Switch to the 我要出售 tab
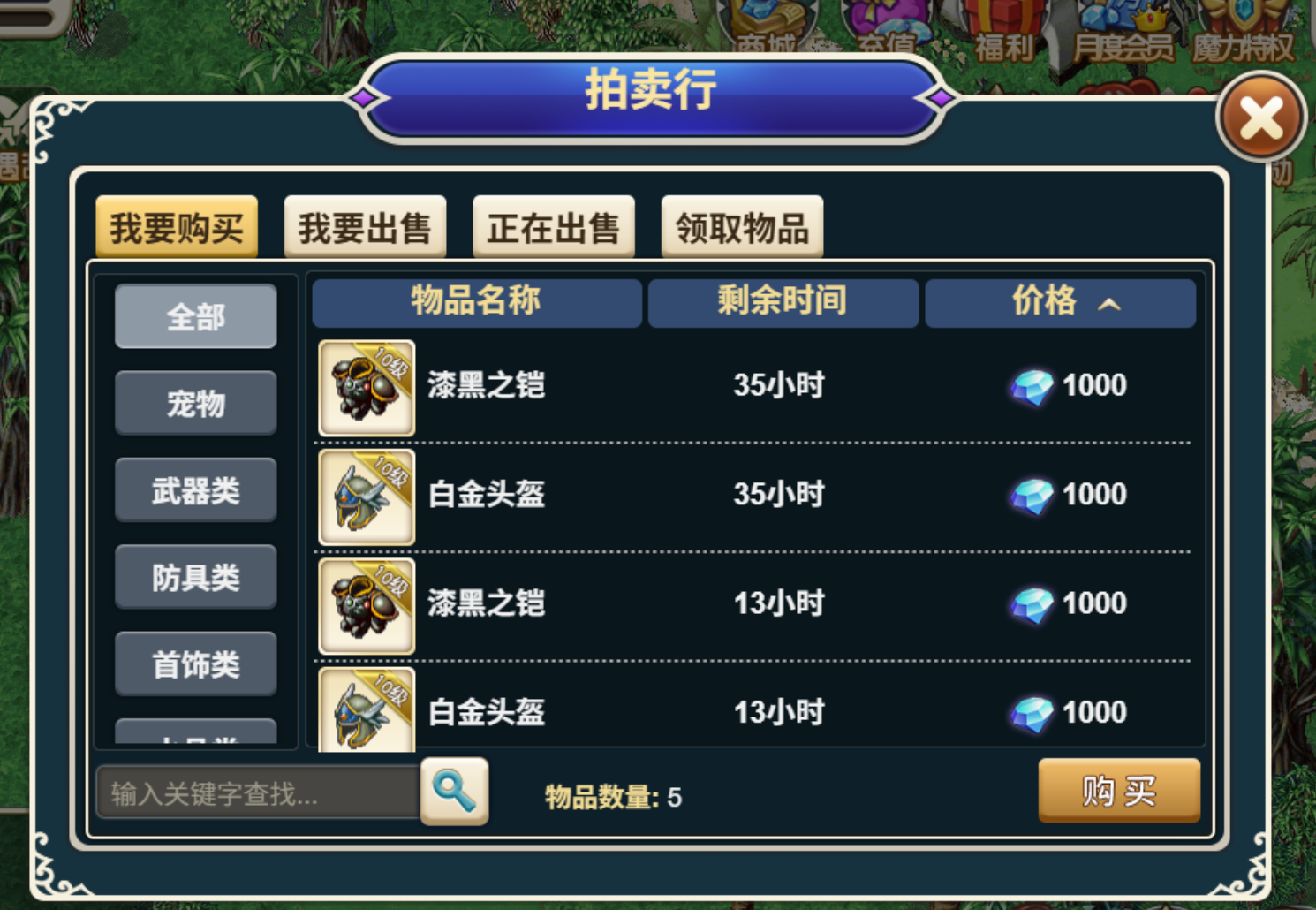Image resolution: width=1316 pixels, height=910 pixels. pos(365,226)
